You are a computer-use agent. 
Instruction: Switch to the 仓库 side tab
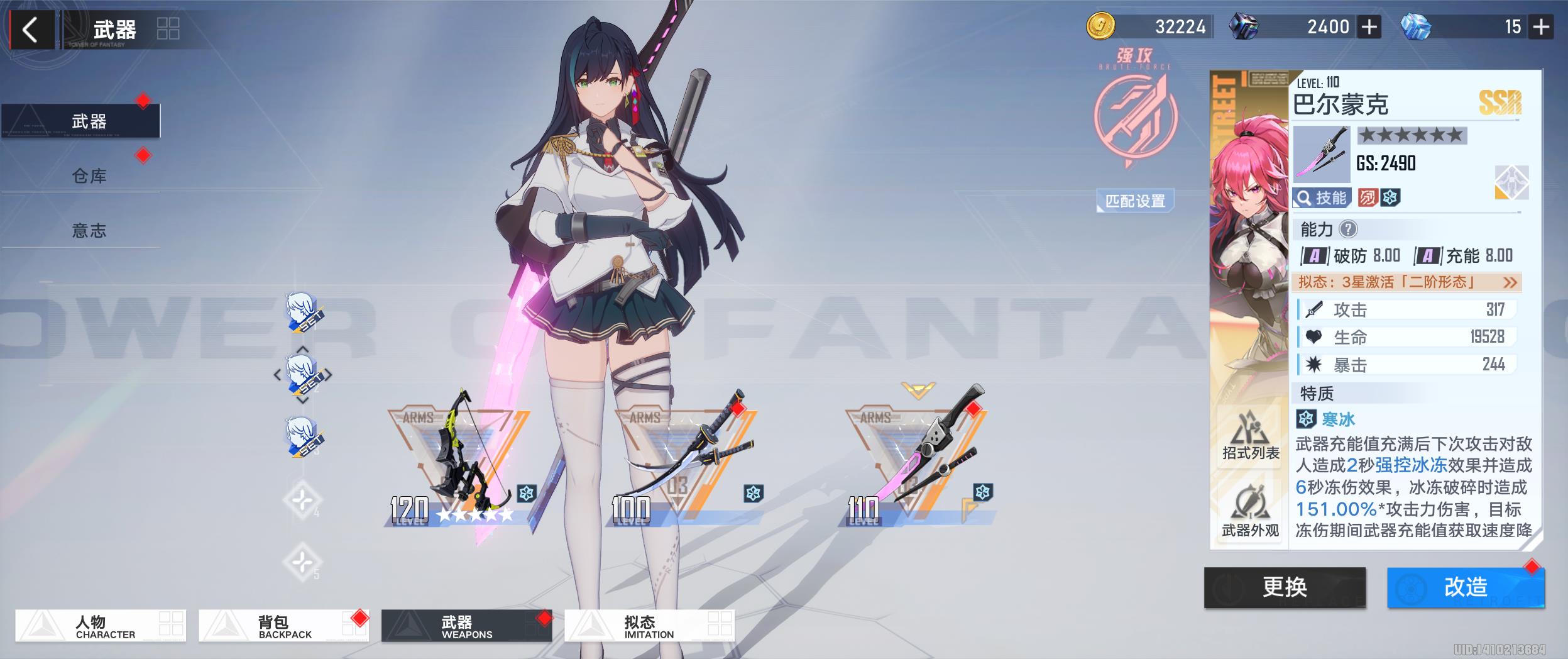tap(89, 176)
